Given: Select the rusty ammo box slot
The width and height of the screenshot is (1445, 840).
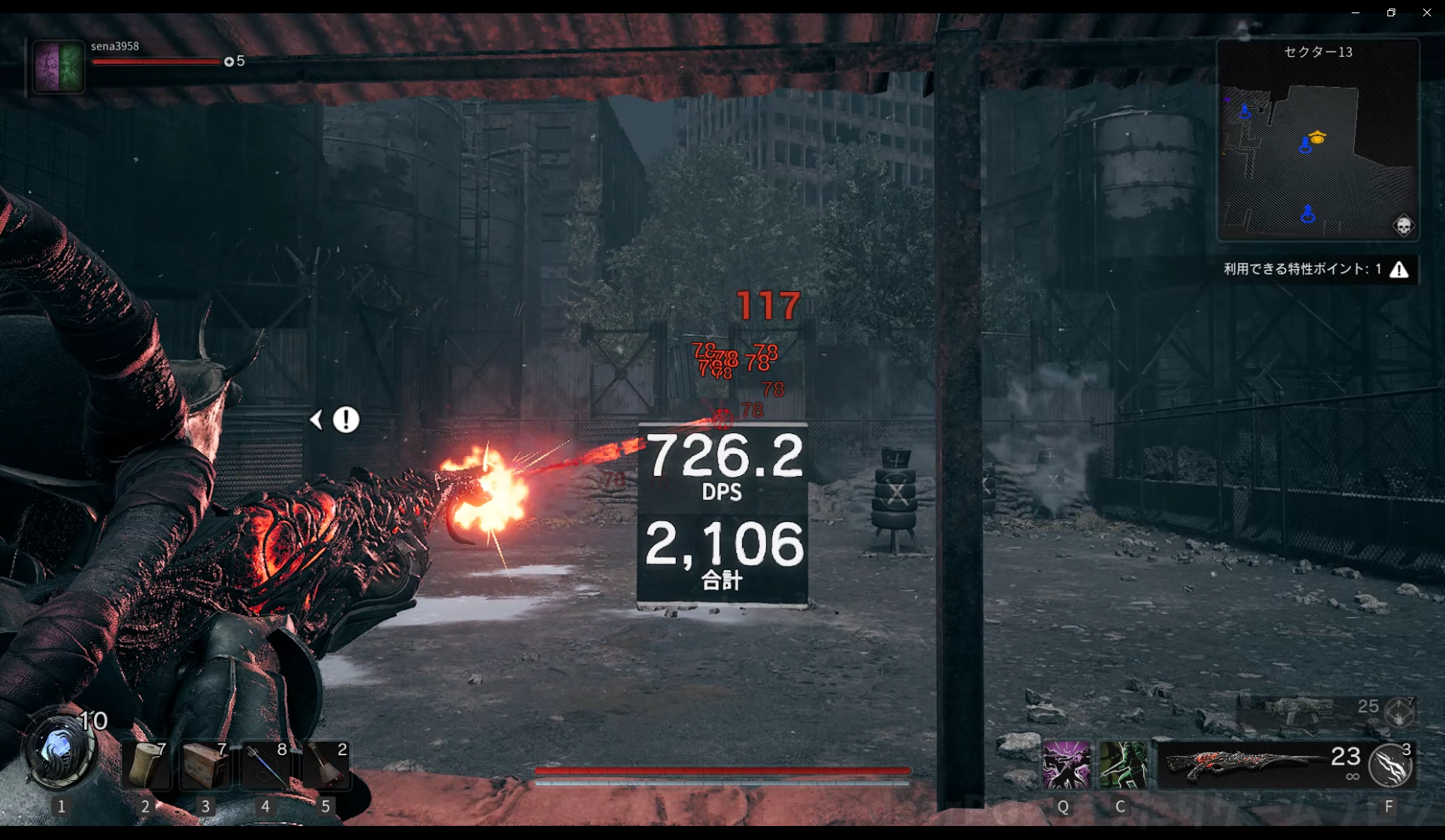Looking at the screenshot, I should pyautogui.click(x=205, y=765).
